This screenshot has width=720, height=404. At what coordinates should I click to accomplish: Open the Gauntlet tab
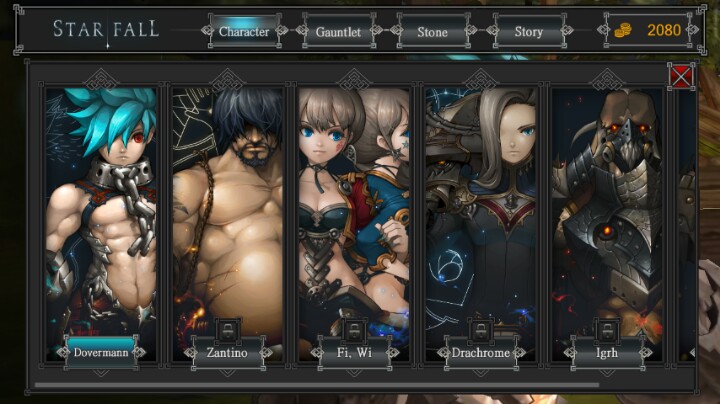tap(339, 31)
